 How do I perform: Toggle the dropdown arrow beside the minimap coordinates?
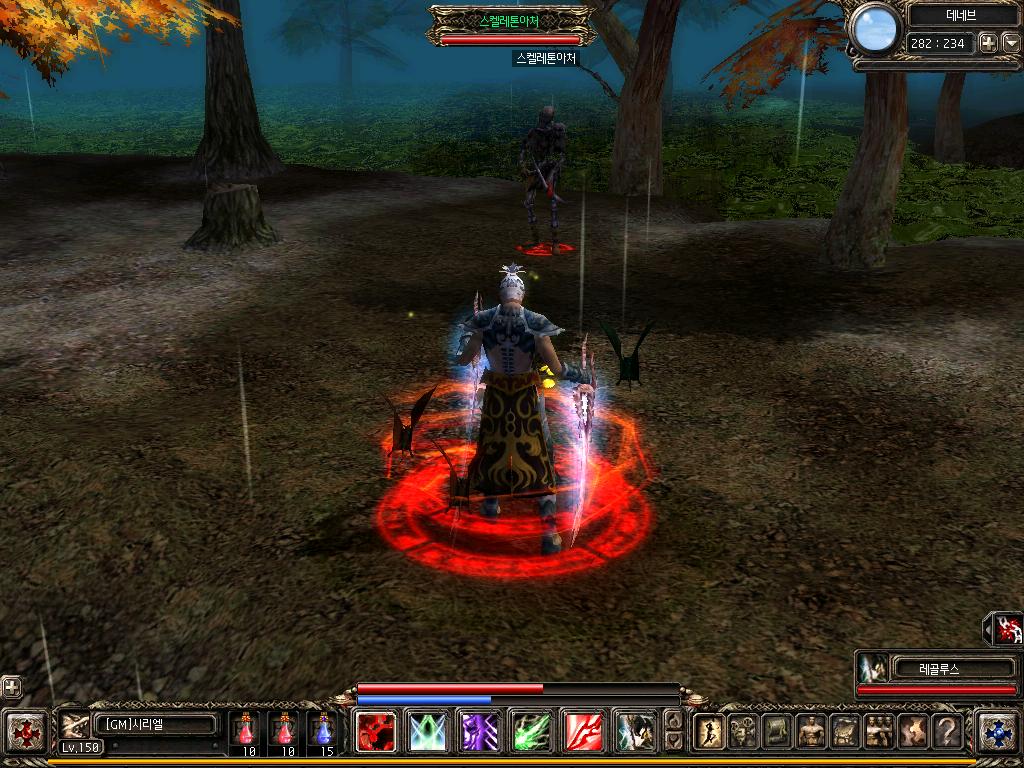coord(1010,43)
